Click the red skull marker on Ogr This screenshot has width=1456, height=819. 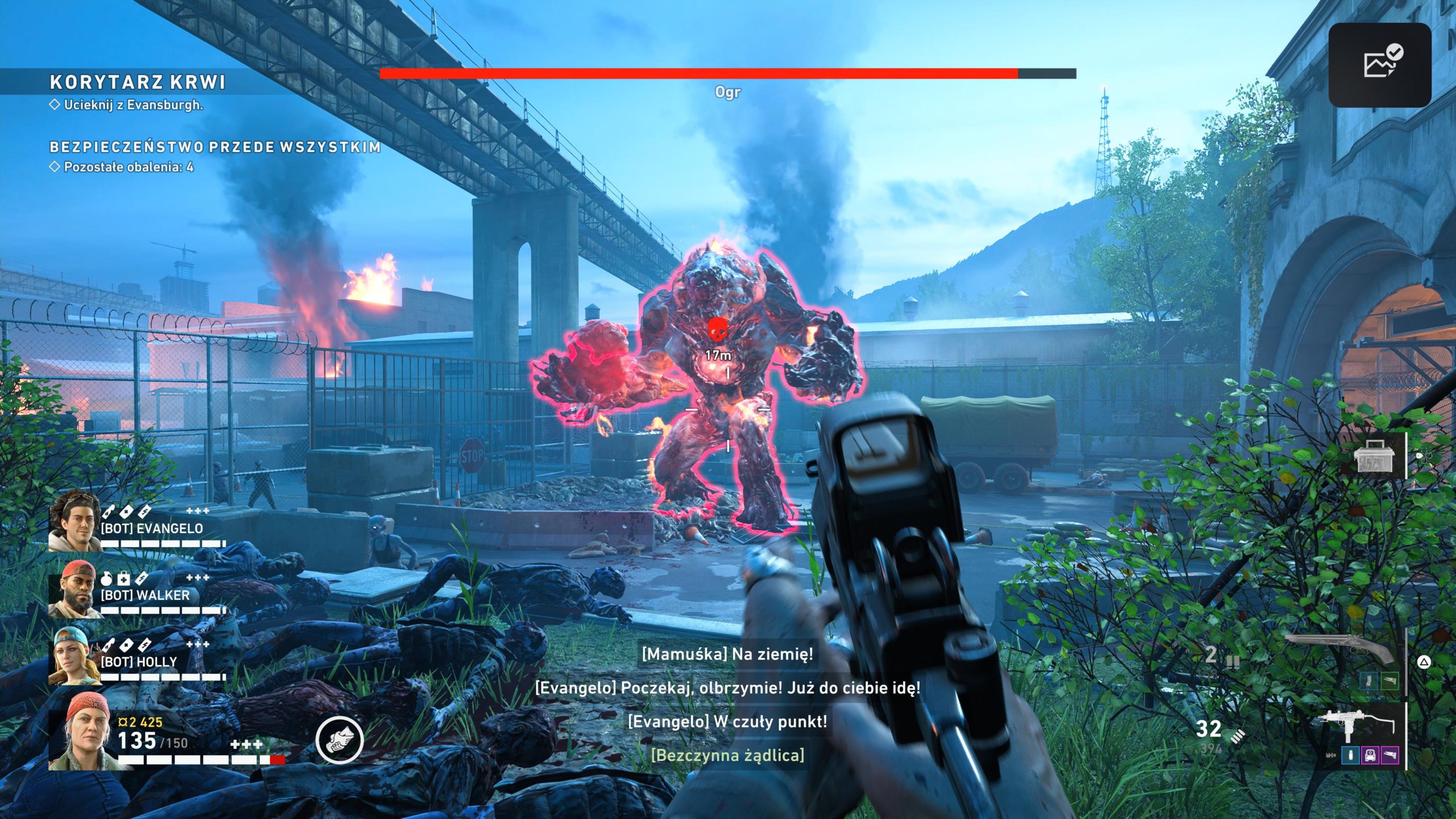717,330
